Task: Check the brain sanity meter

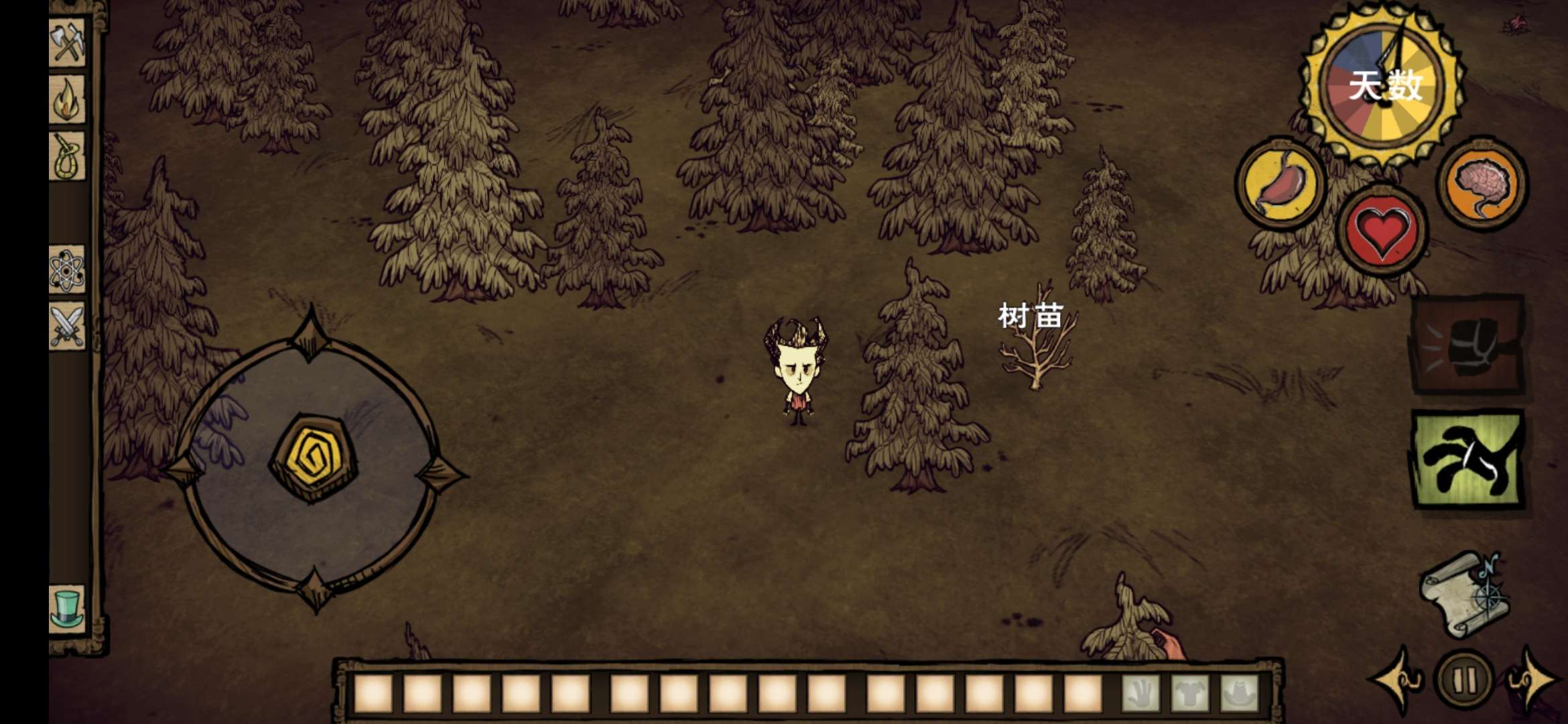Action: coord(1483,183)
